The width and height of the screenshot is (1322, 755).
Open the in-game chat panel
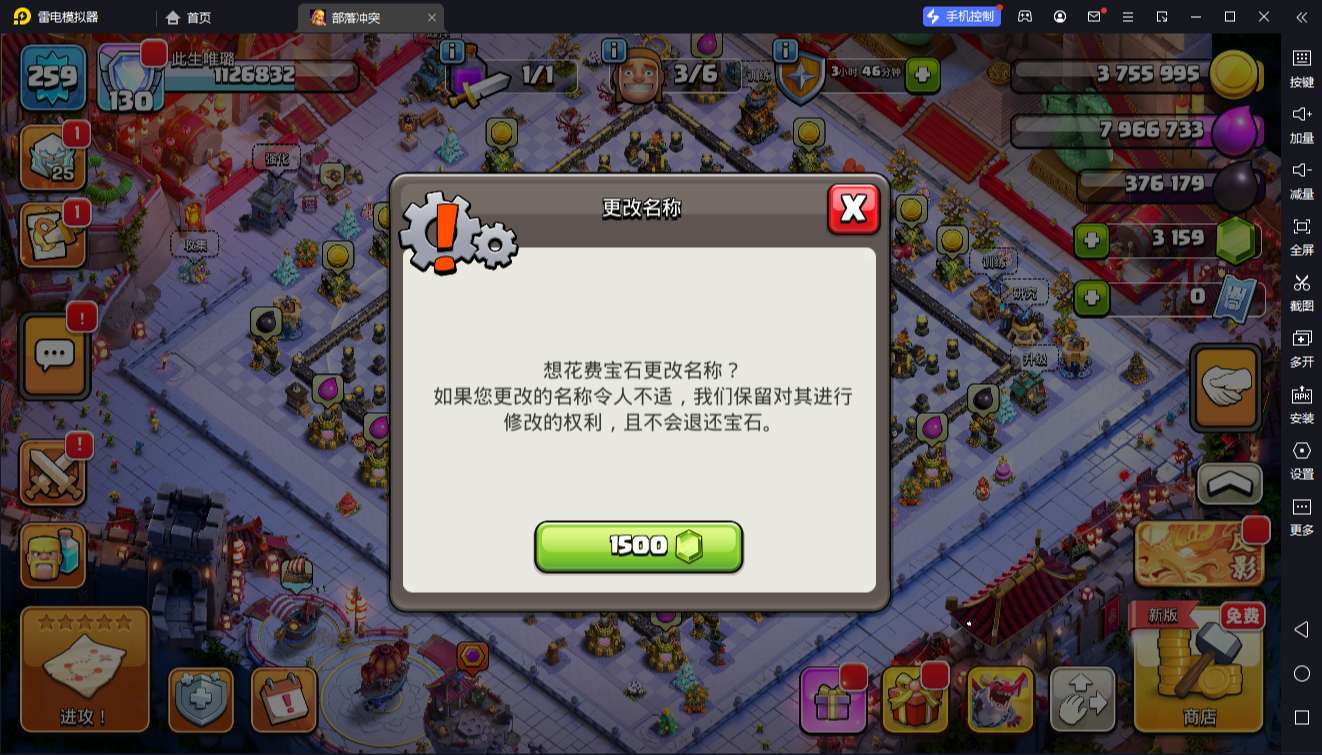[55, 355]
